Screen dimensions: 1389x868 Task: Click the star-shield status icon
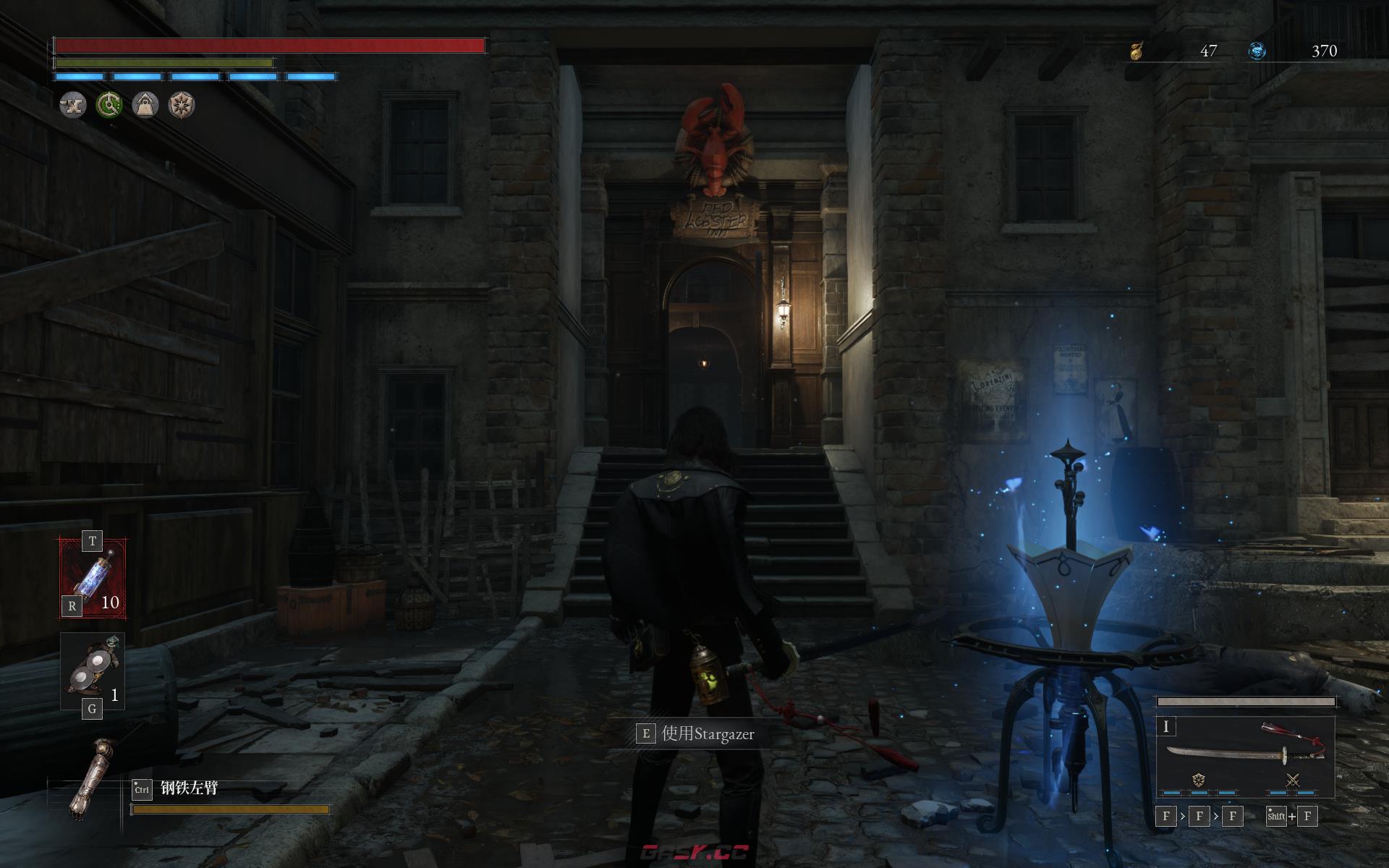tap(181, 105)
